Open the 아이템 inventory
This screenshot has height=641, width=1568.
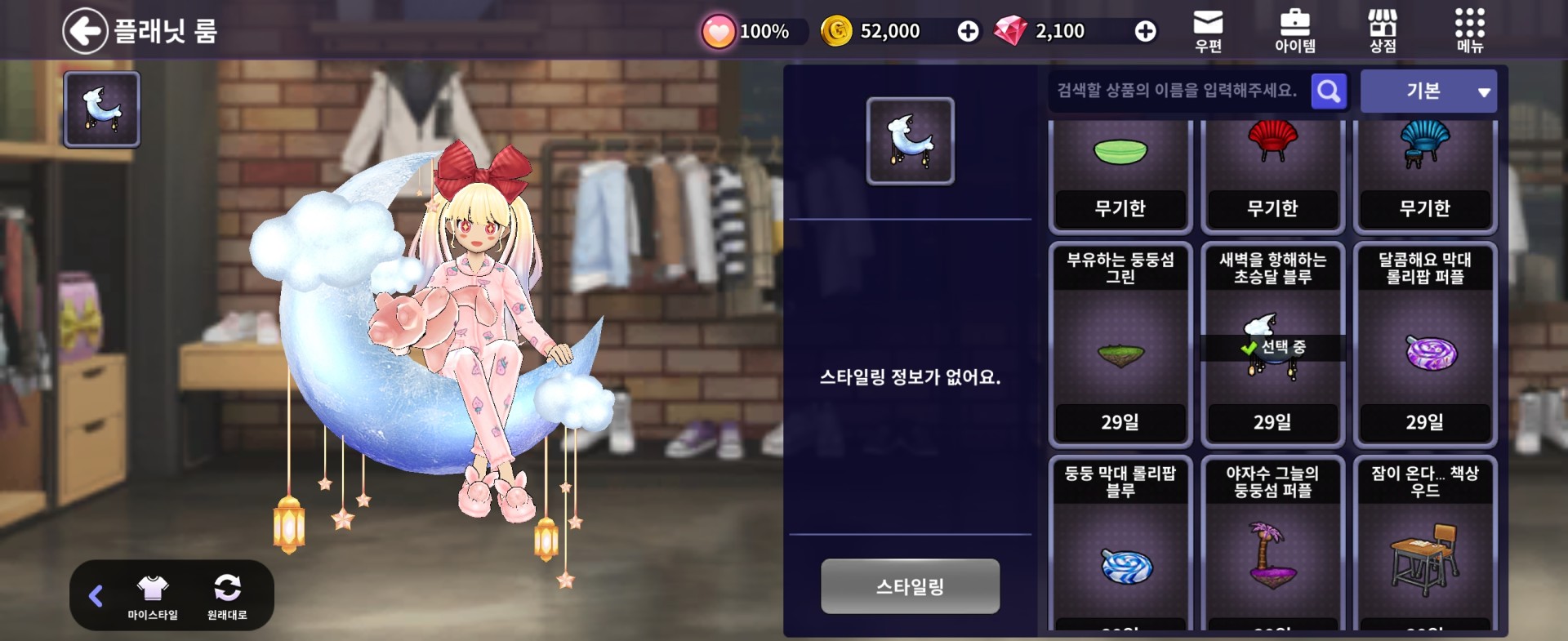(1294, 31)
